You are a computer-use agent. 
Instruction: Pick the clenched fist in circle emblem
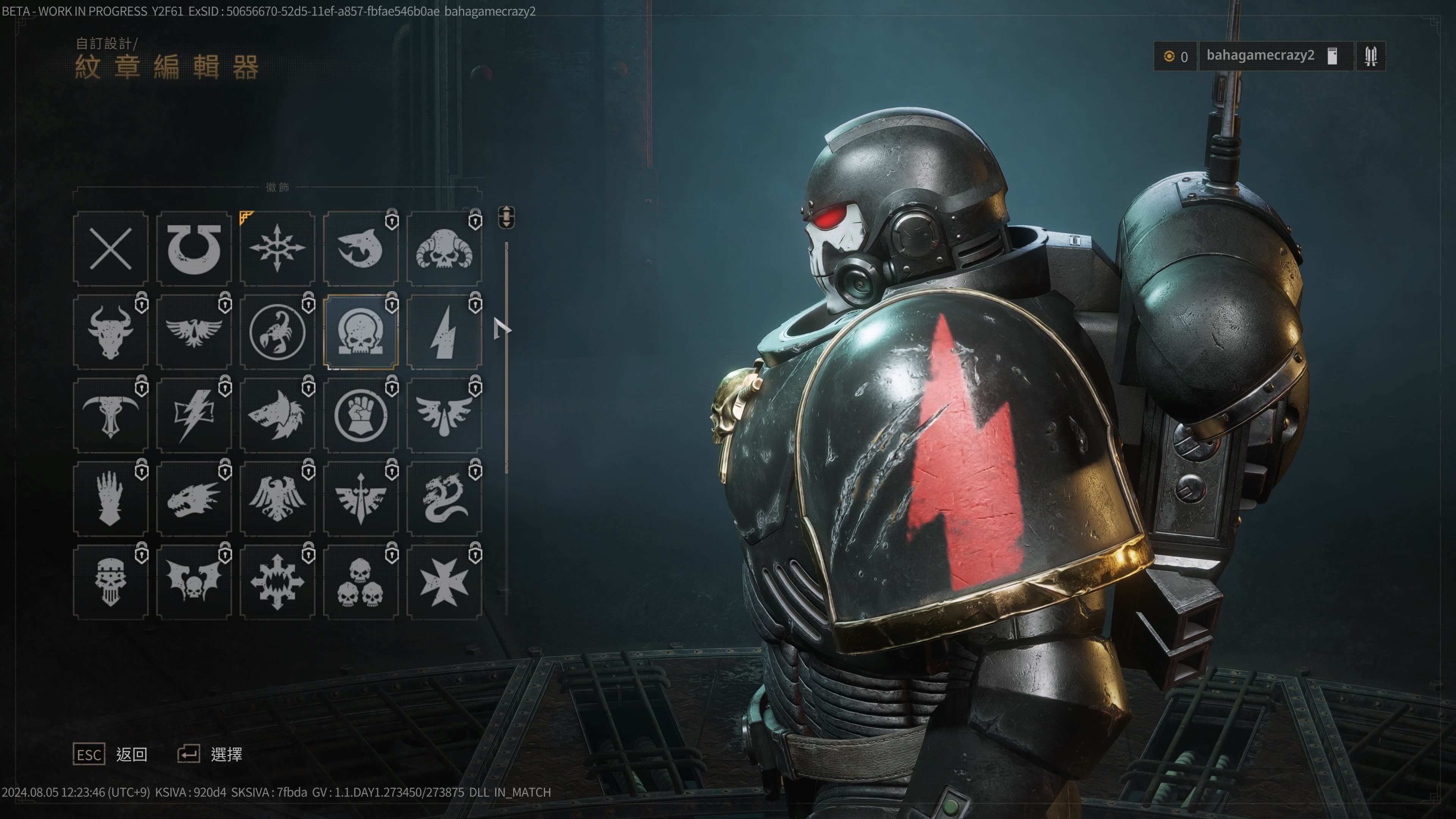click(361, 416)
